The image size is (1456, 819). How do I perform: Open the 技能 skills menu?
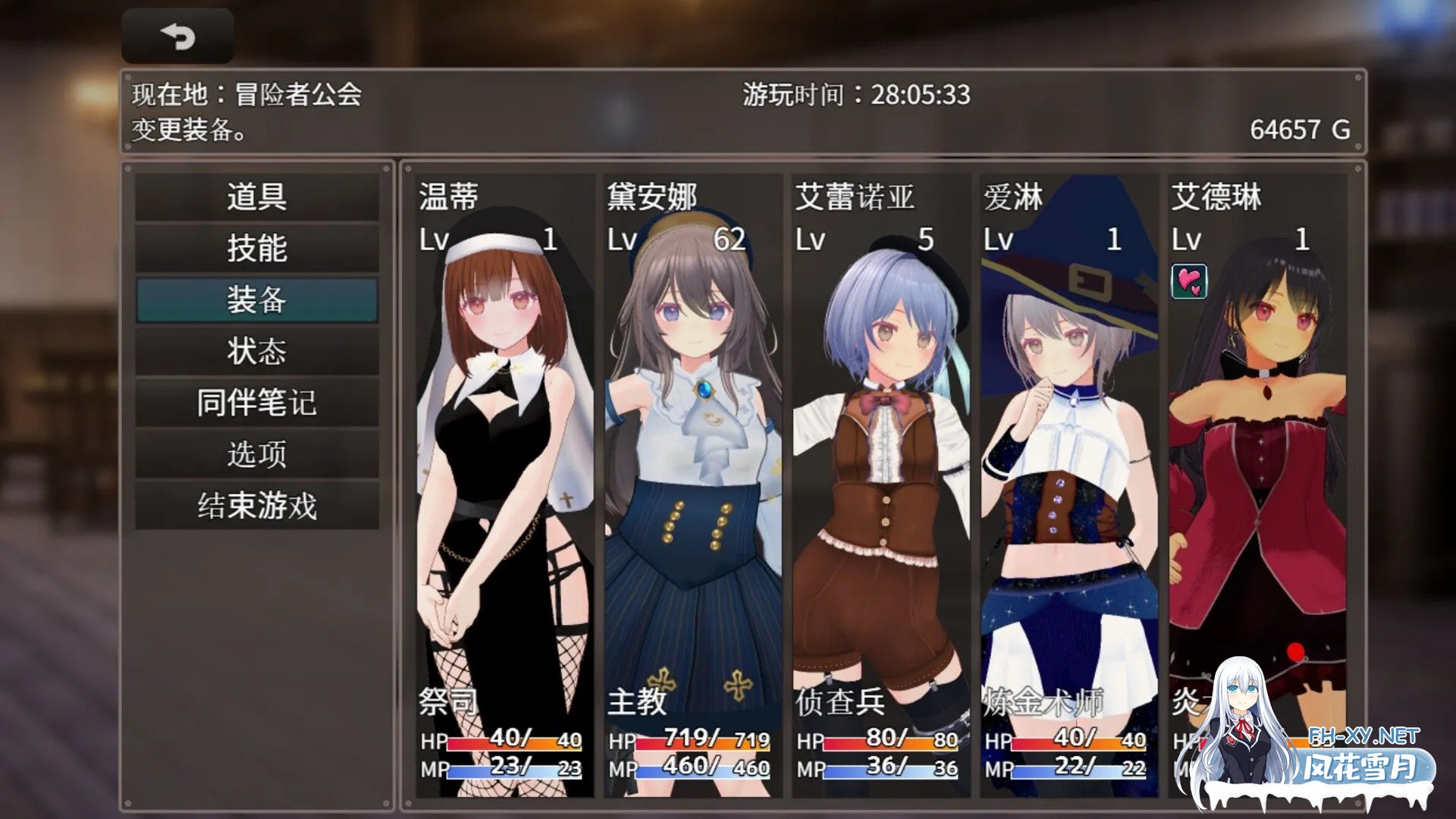257,248
